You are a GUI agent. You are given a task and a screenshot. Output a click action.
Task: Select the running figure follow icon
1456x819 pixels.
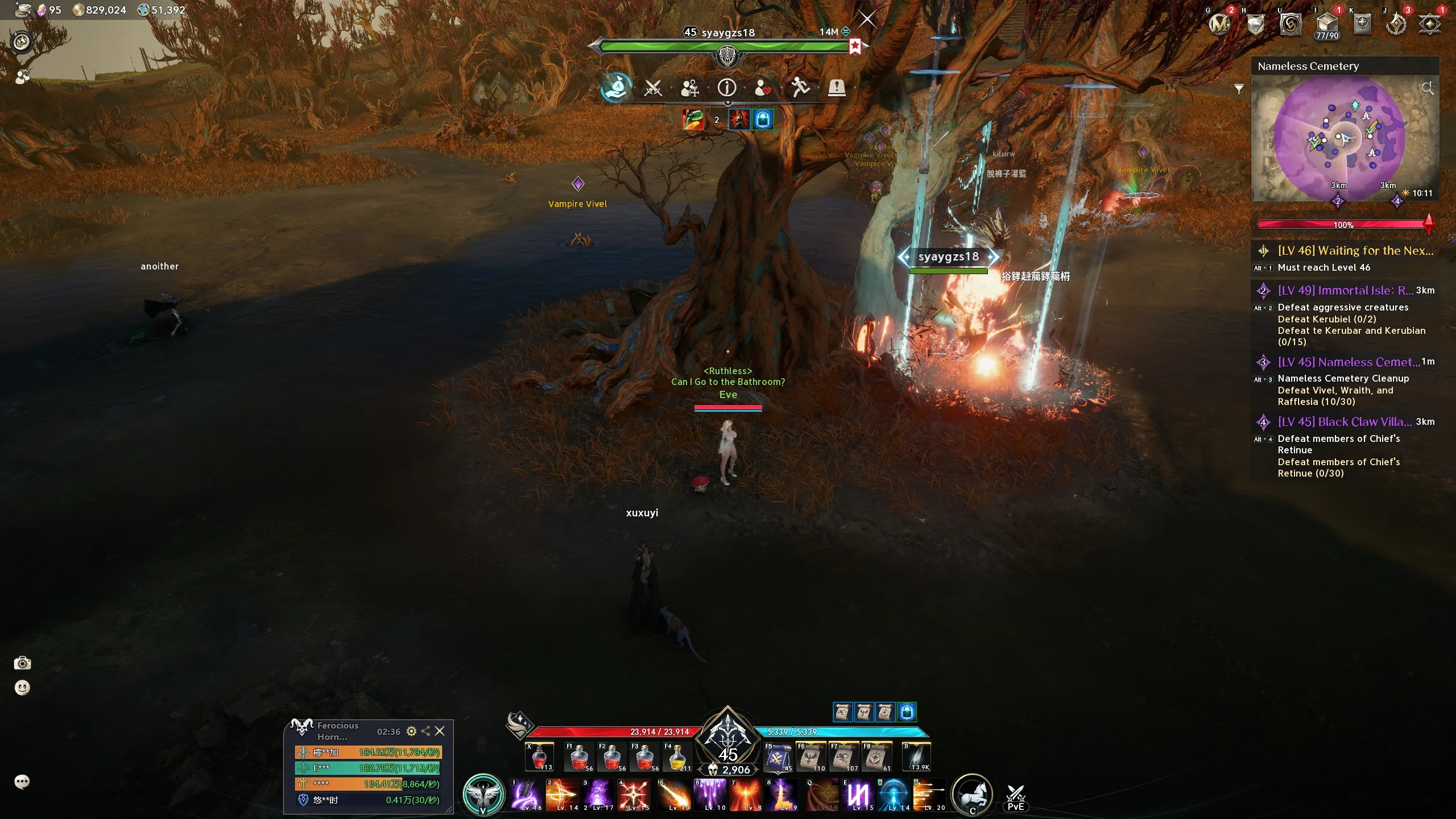[x=800, y=88]
